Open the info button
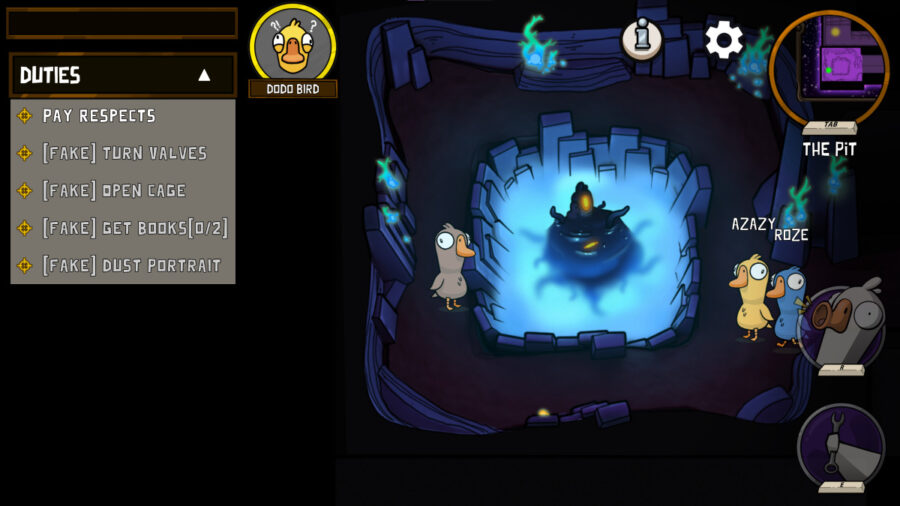This screenshot has width=900, height=506. coord(641,39)
